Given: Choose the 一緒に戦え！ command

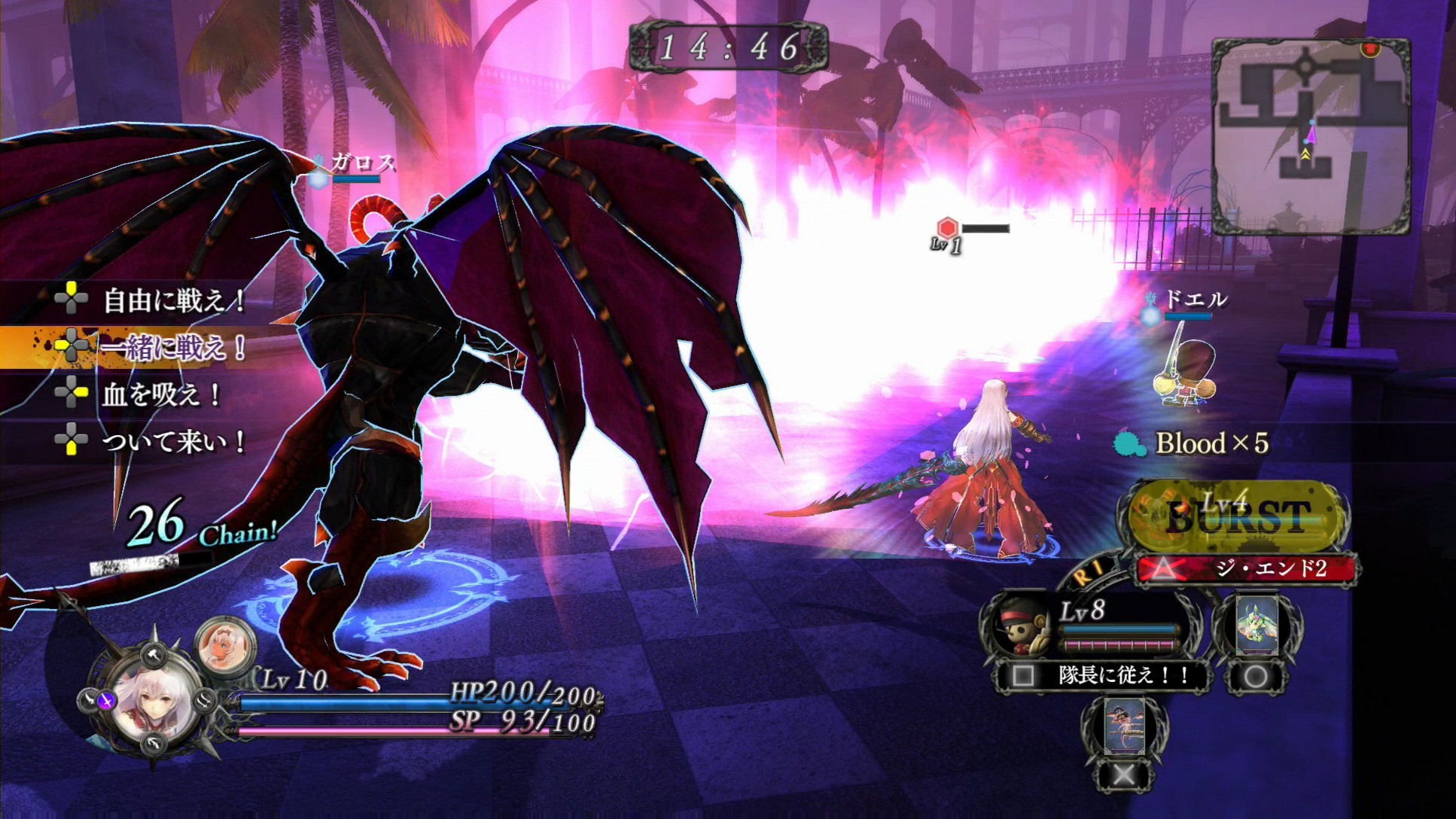Looking at the screenshot, I should click(173, 347).
